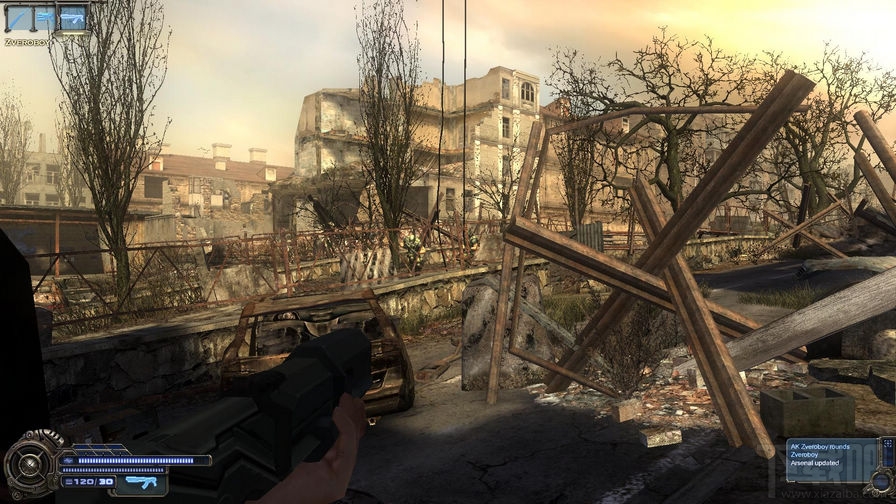Select the Zveroboy rifle weapon slot
Image resolution: width=896 pixels, height=504 pixels.
point(72,17)
